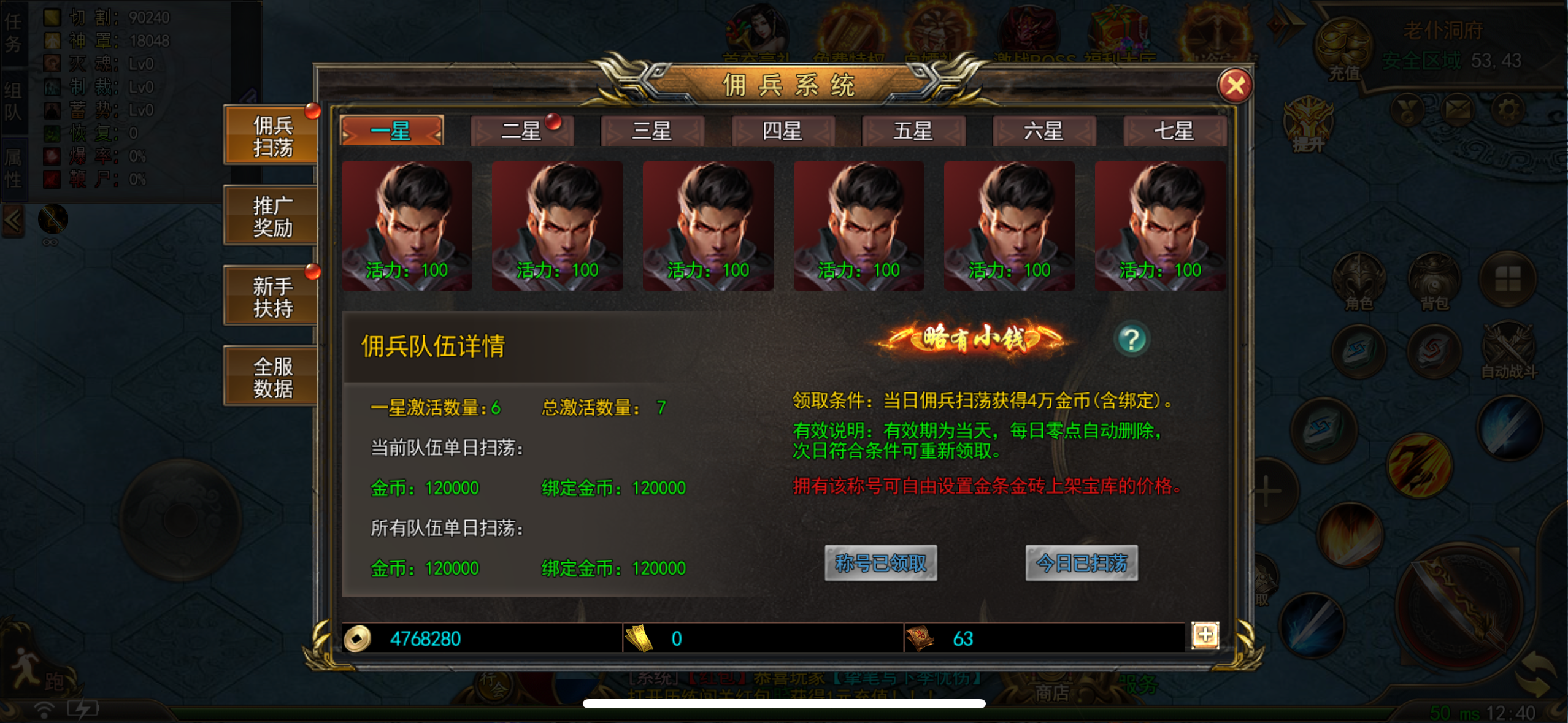
Task: Open the 背包 bag icon
Action: [1434, 282]
